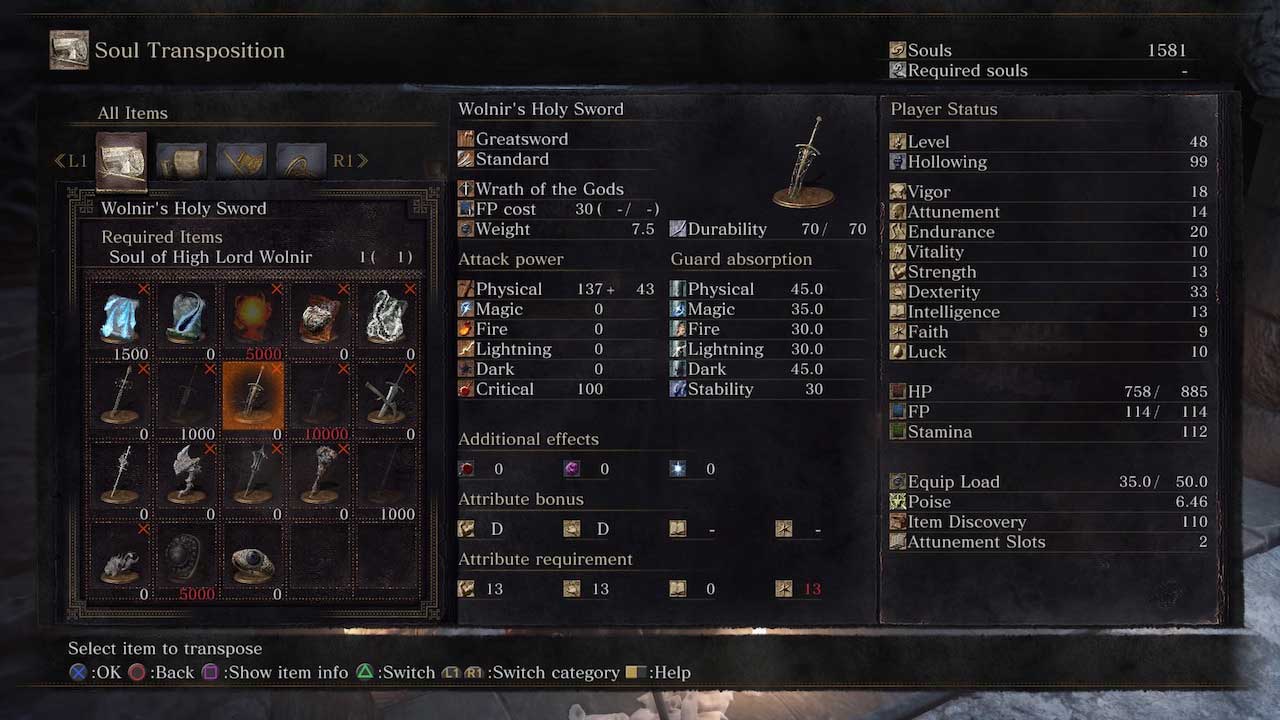The image size is (1280, 720).
Task: Switch to the rings category tab
Action: [301, 160]
